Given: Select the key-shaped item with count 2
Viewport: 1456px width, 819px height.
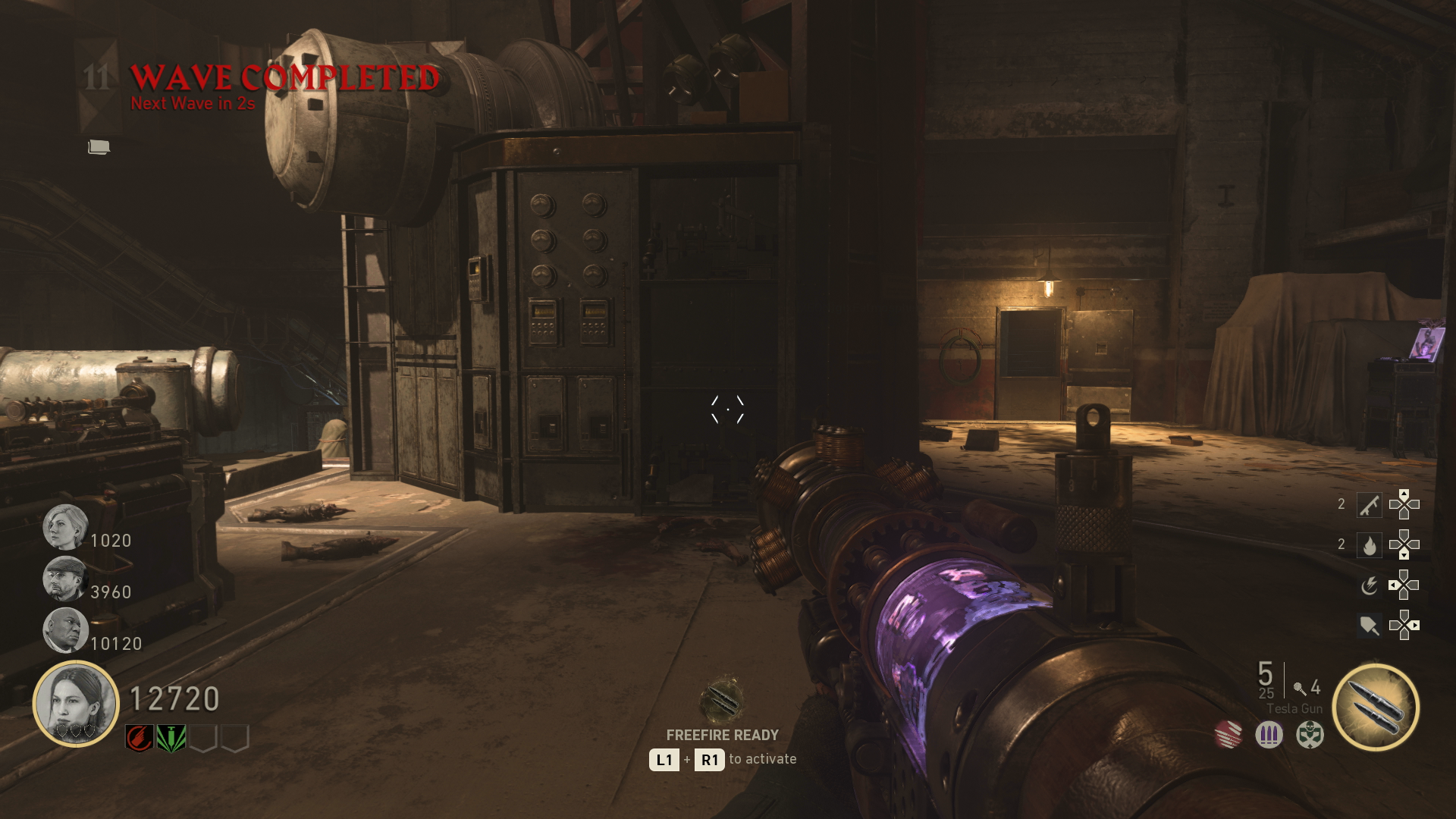Looking at the screenshot, I should 1369,505.
